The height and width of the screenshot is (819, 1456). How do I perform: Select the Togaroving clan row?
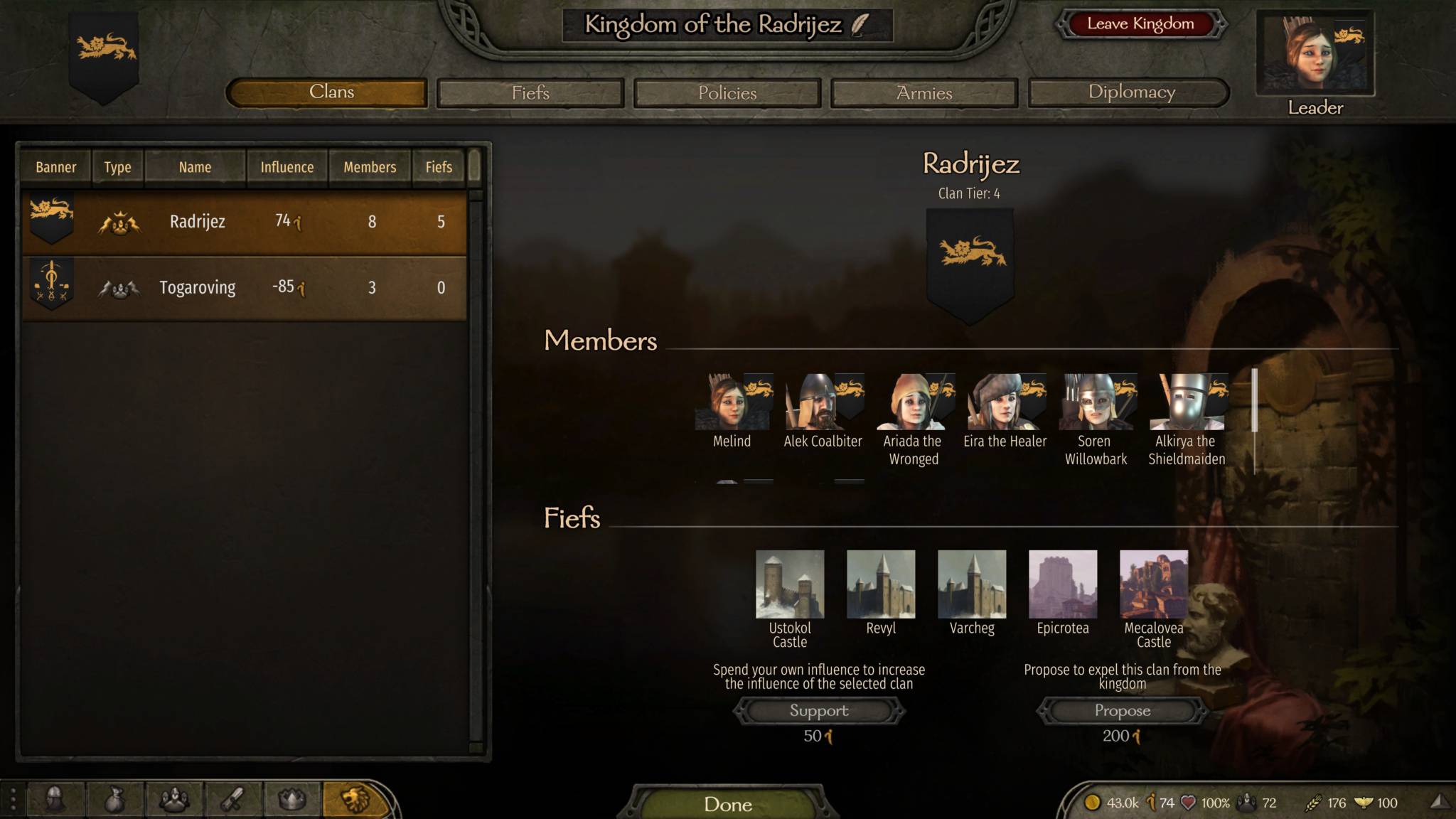coord(245,288)
